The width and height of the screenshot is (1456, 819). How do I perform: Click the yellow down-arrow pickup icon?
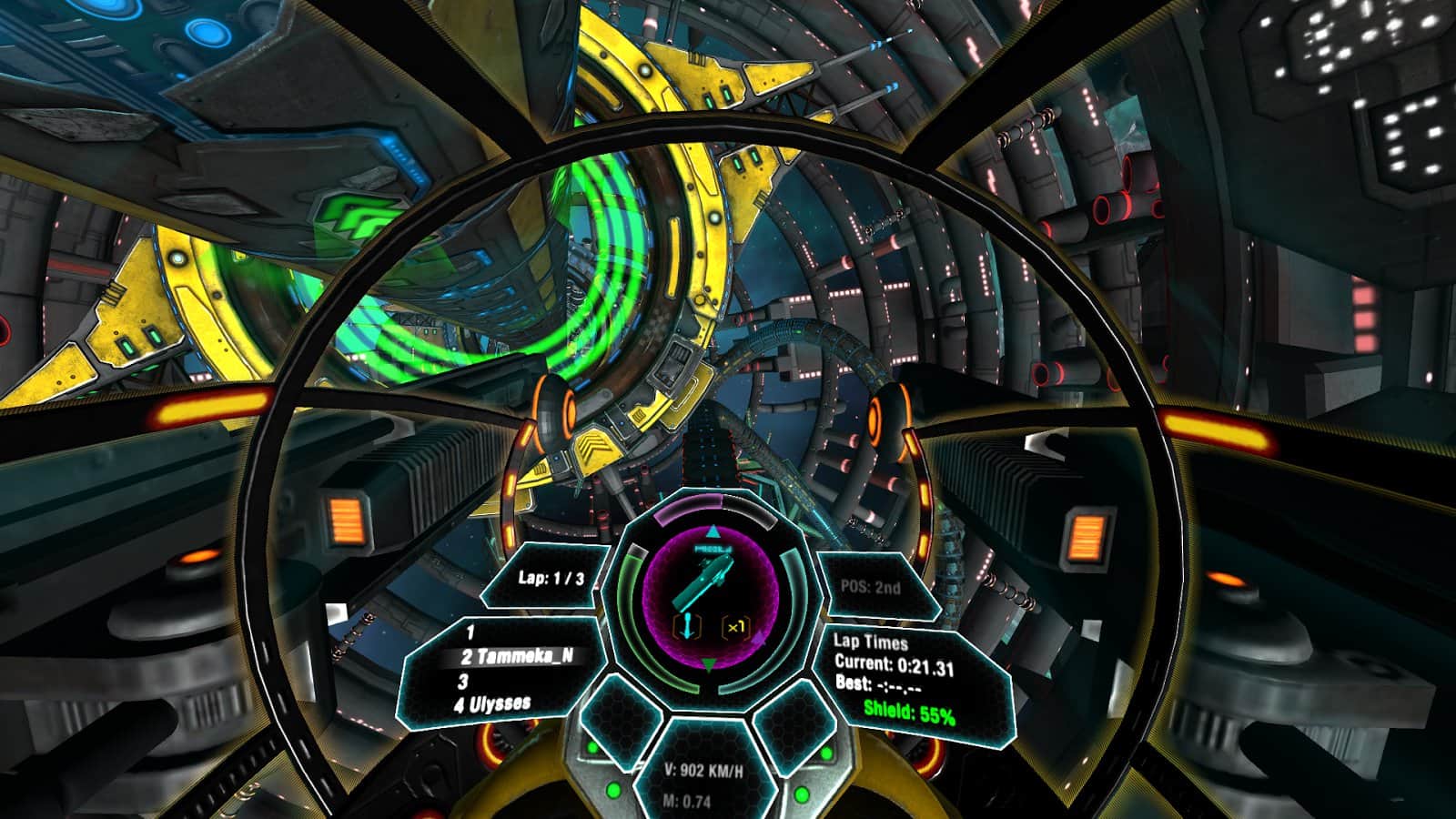[x=686, y=626]
